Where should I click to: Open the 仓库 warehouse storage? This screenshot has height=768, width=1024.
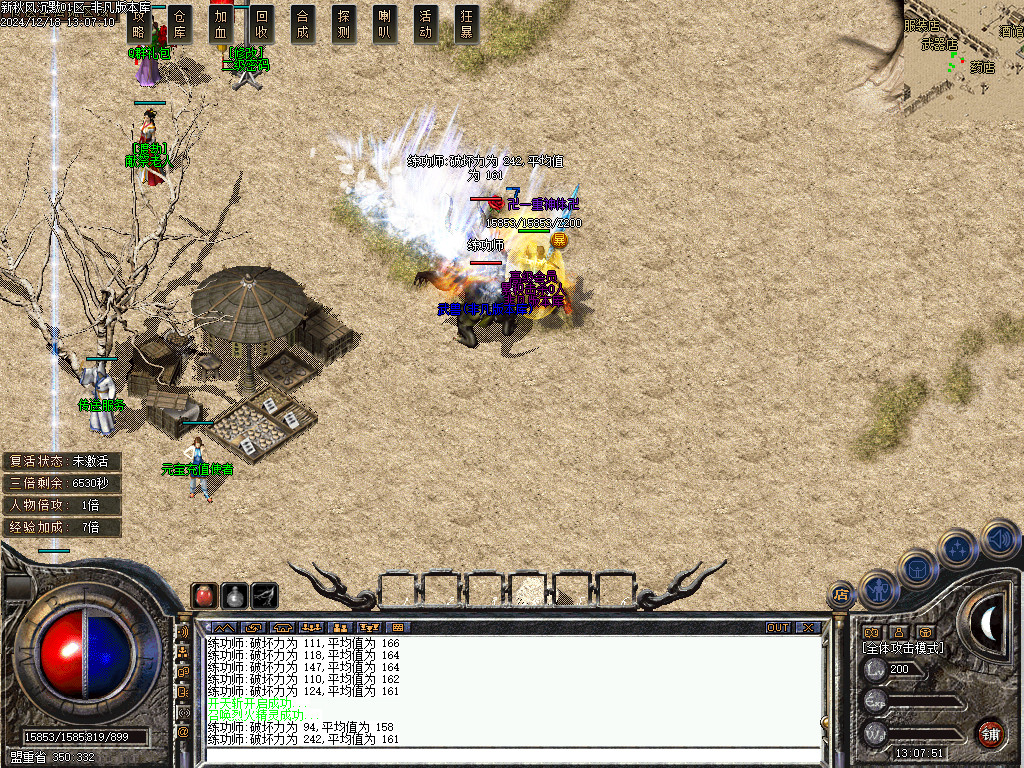click(x=180, y=24)
